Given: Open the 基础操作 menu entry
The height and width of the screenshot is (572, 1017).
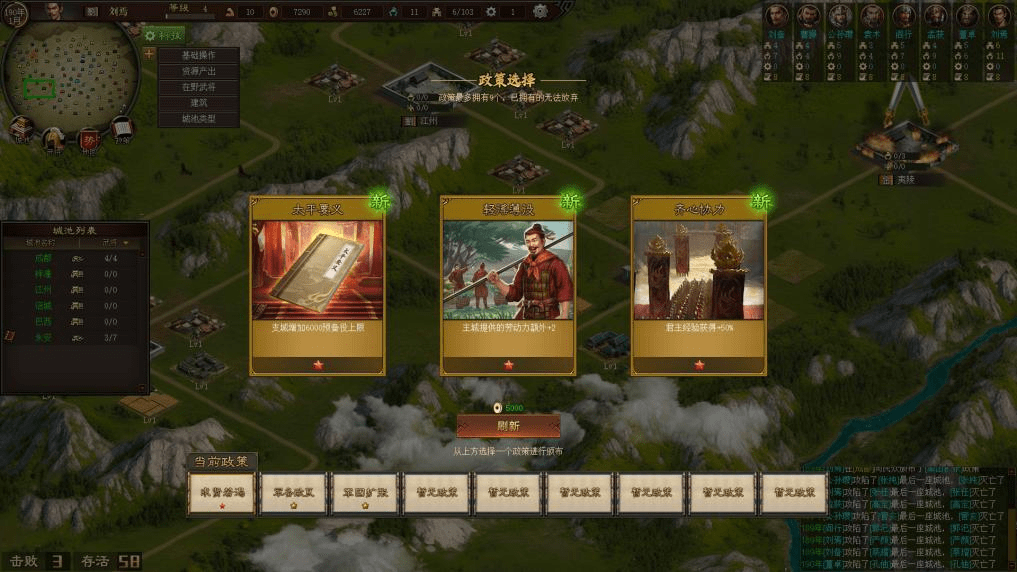Looking at the screenshot, I should tap(198, 56).
